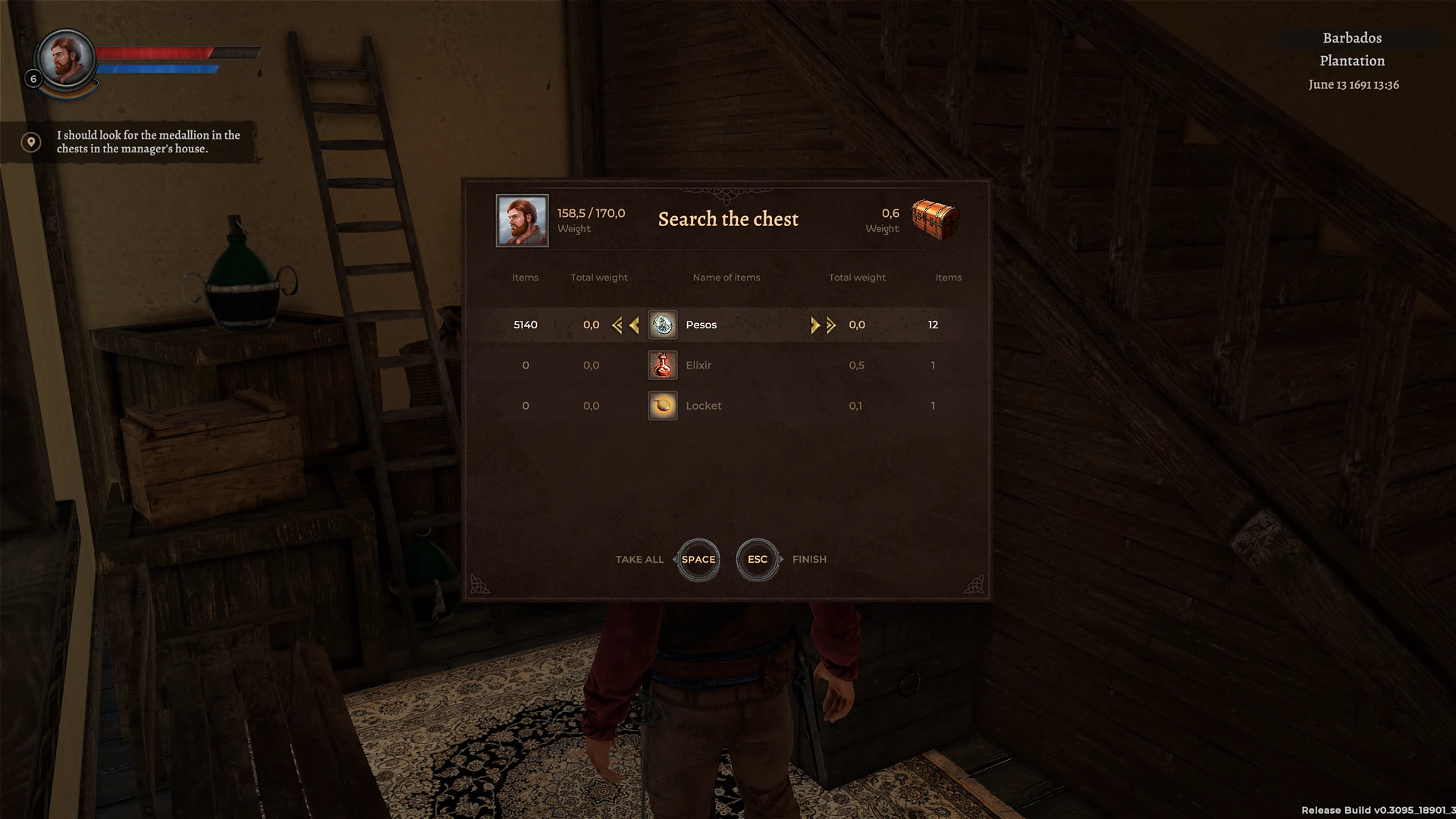
Task: Click the medallion quest objective text
Action: click(x=147, y=142)
